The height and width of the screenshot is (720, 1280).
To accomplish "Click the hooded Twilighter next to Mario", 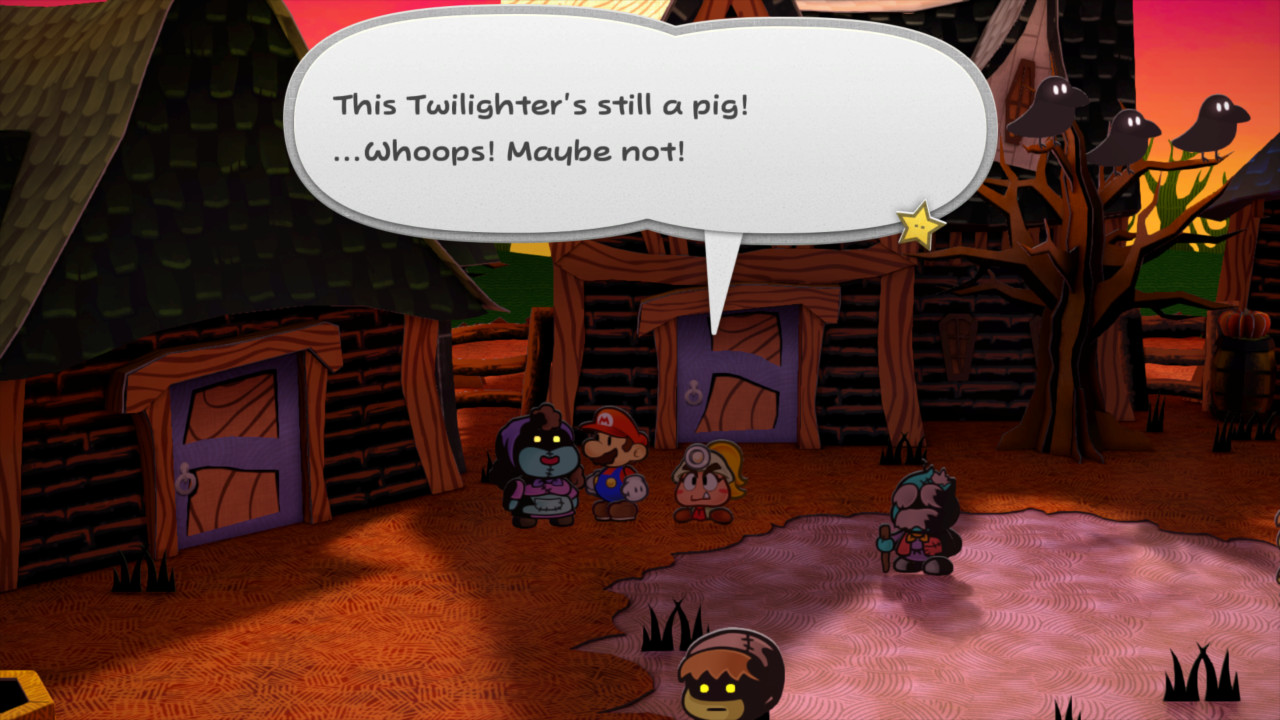I will (541, 470).
